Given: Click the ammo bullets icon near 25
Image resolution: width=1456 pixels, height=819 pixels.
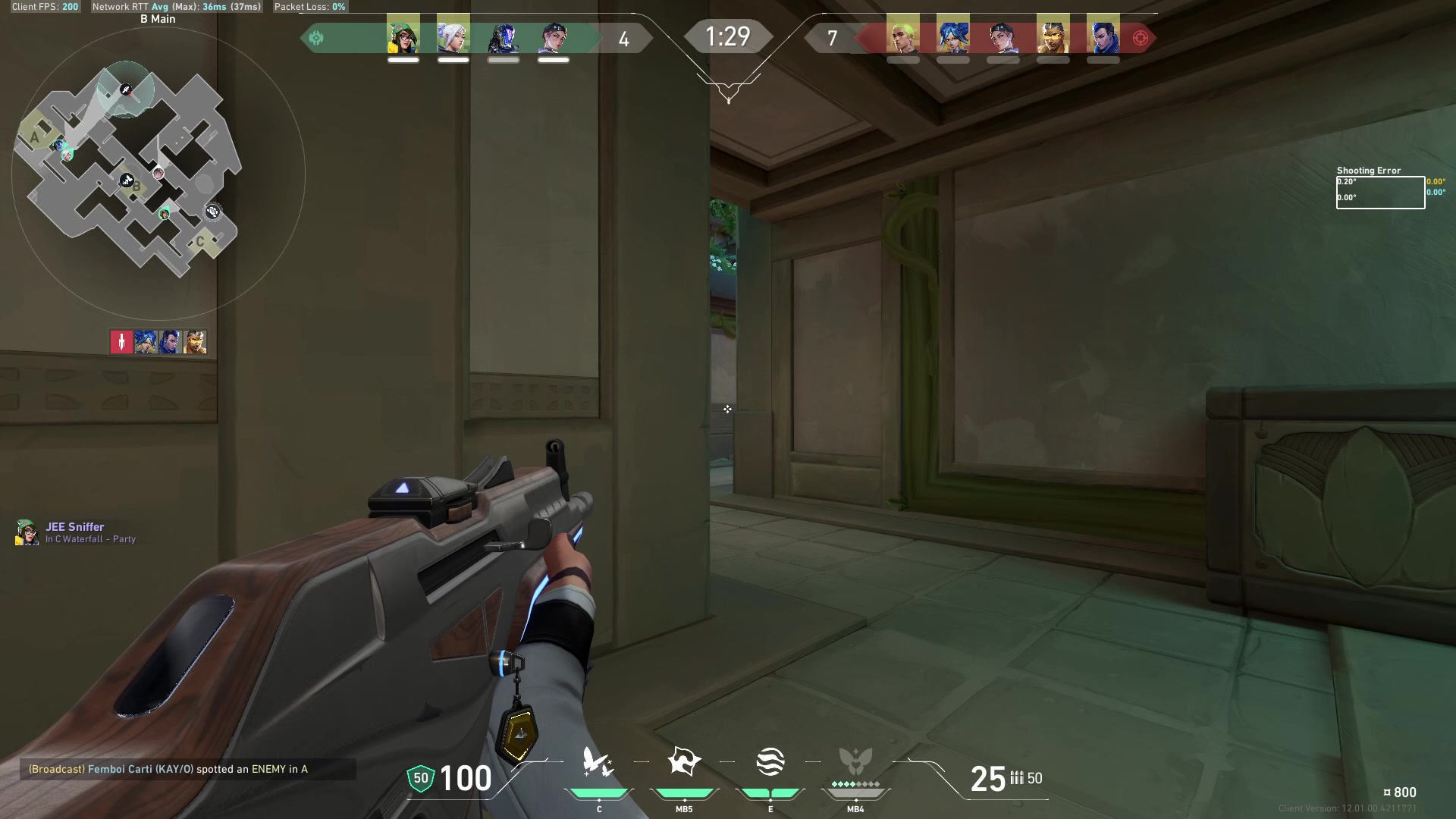Looking at the screenshot, I should tap(1016, 779).
